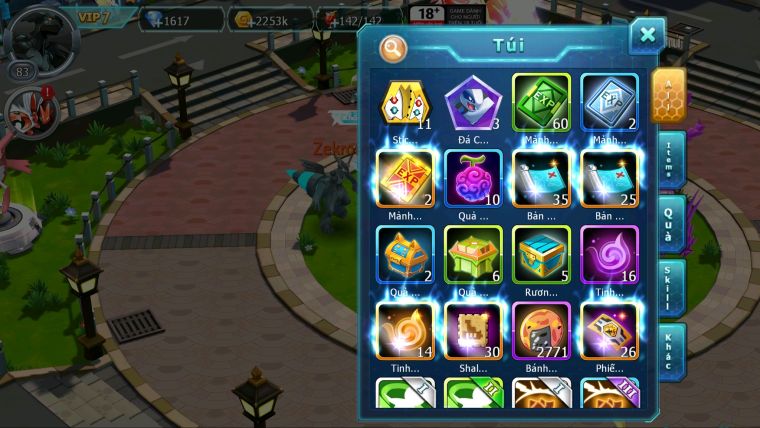Open the bag search magnifier
Screen dimensions: 760x428
[x=393, y=47]
